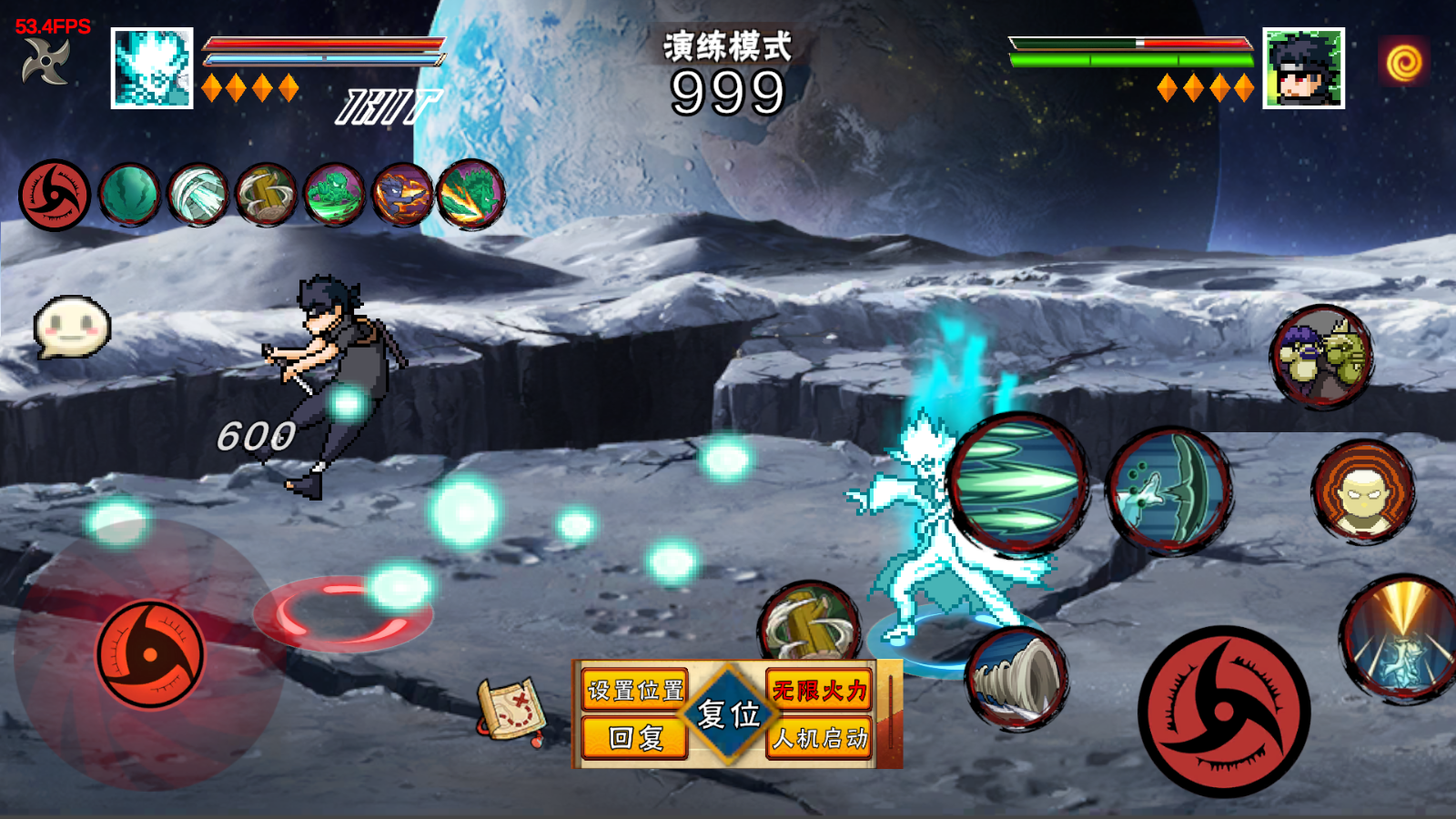Click the shuriken icon under the FPS counter
Viewport: 1456px width, 819px height.
click(46, 62)
